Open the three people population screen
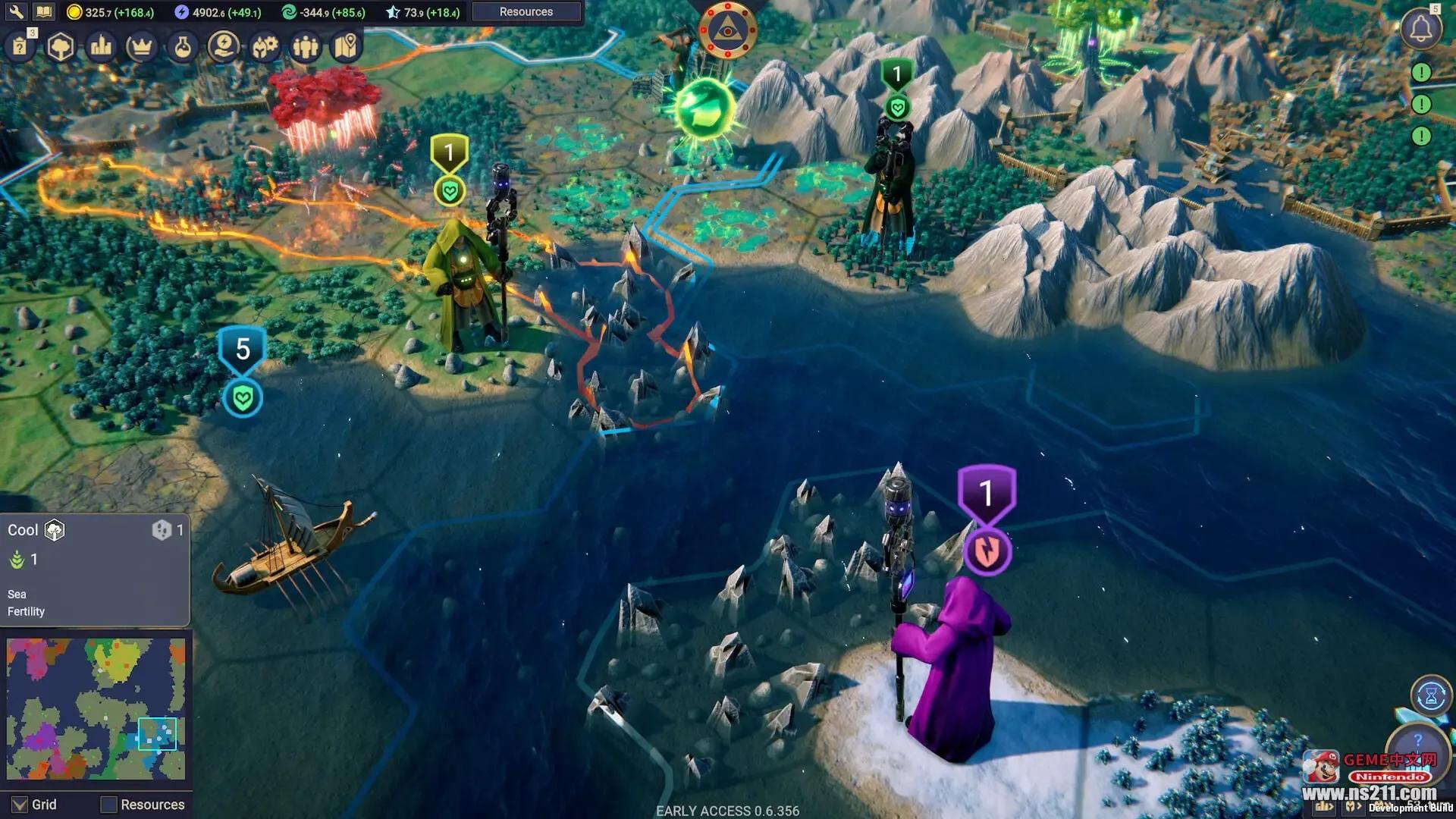Image resolution: width=1456 pixels, height=819 pixels. click(306, 47)
